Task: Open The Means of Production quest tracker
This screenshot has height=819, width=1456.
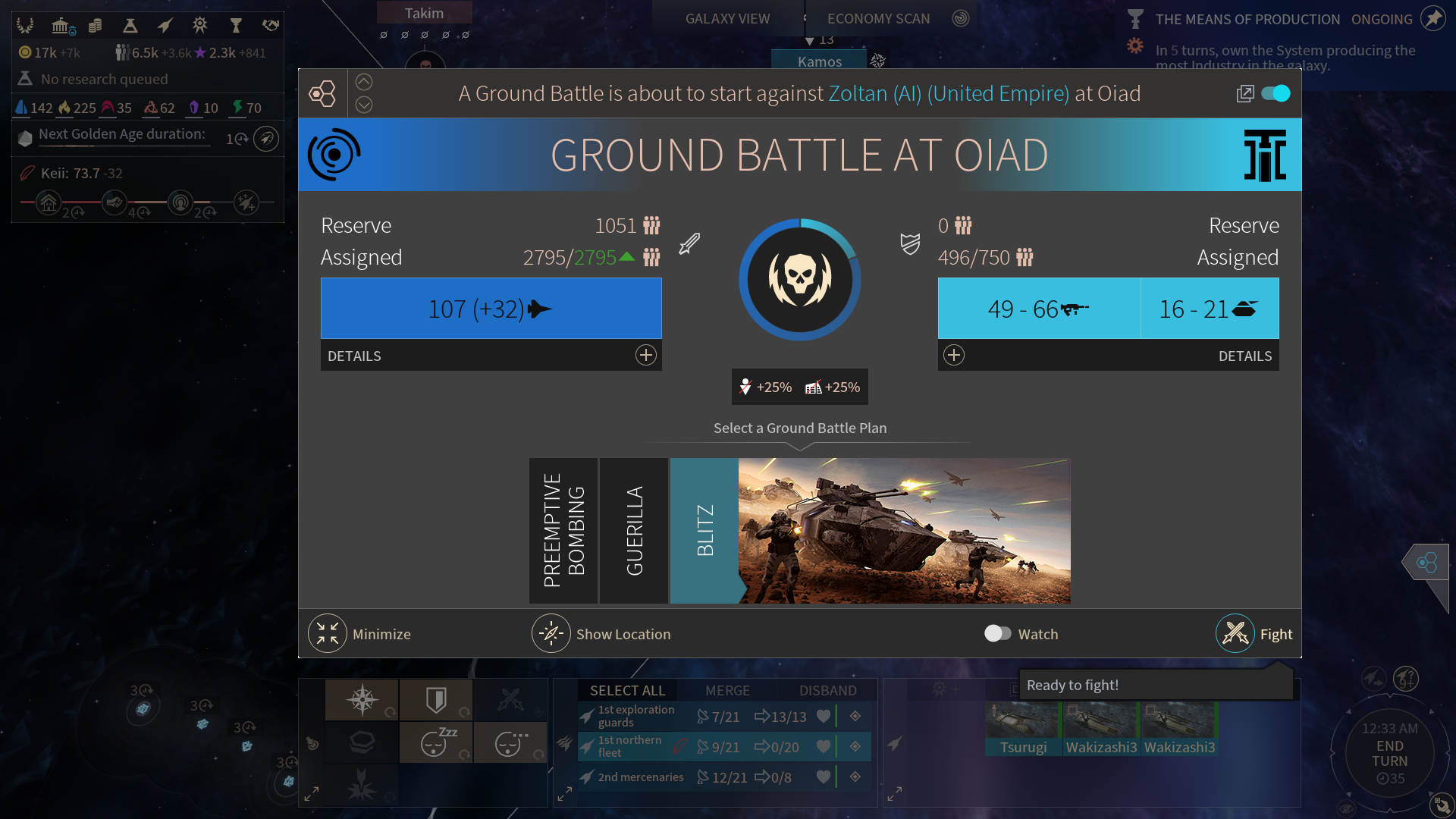Action: [x=1247, y=19]
